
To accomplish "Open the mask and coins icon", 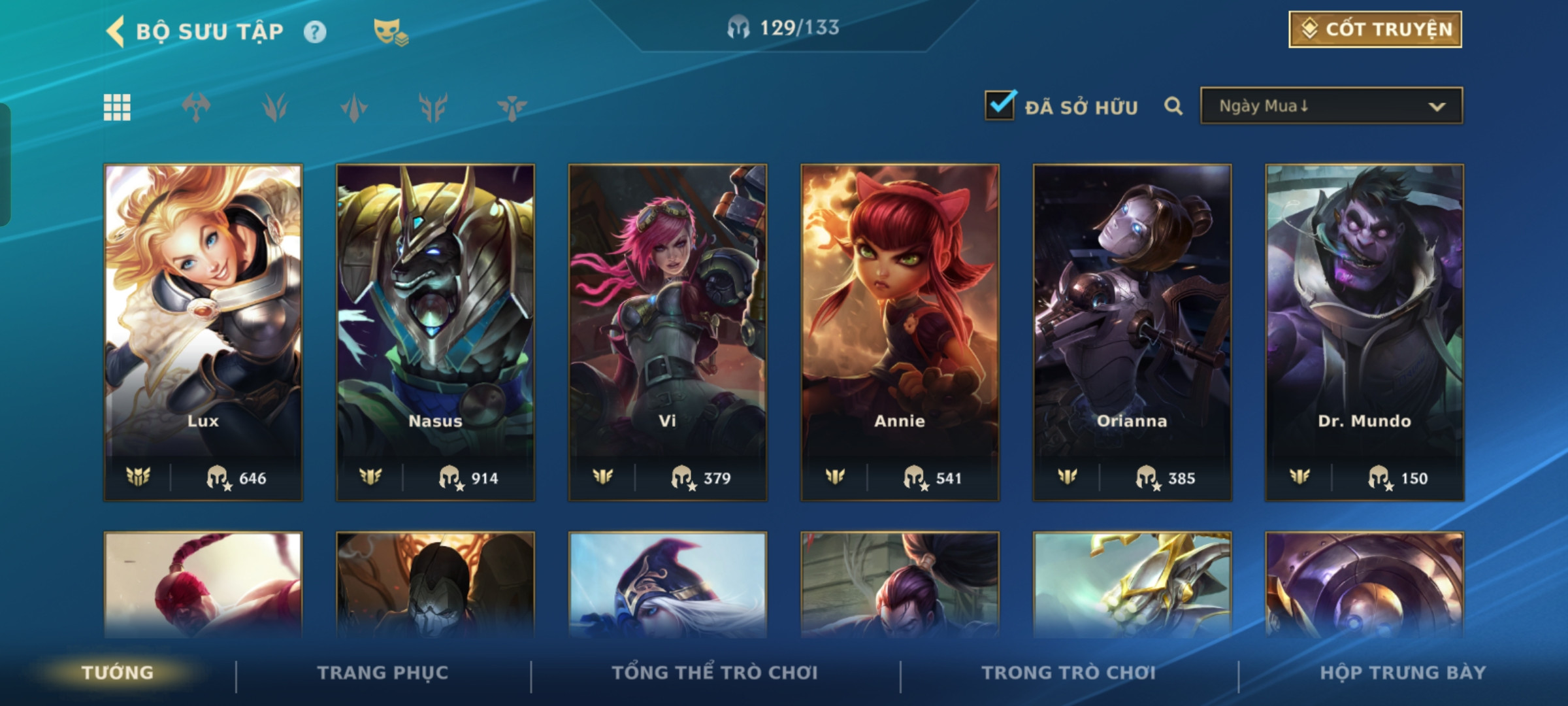I will click(x=390, y=32).
